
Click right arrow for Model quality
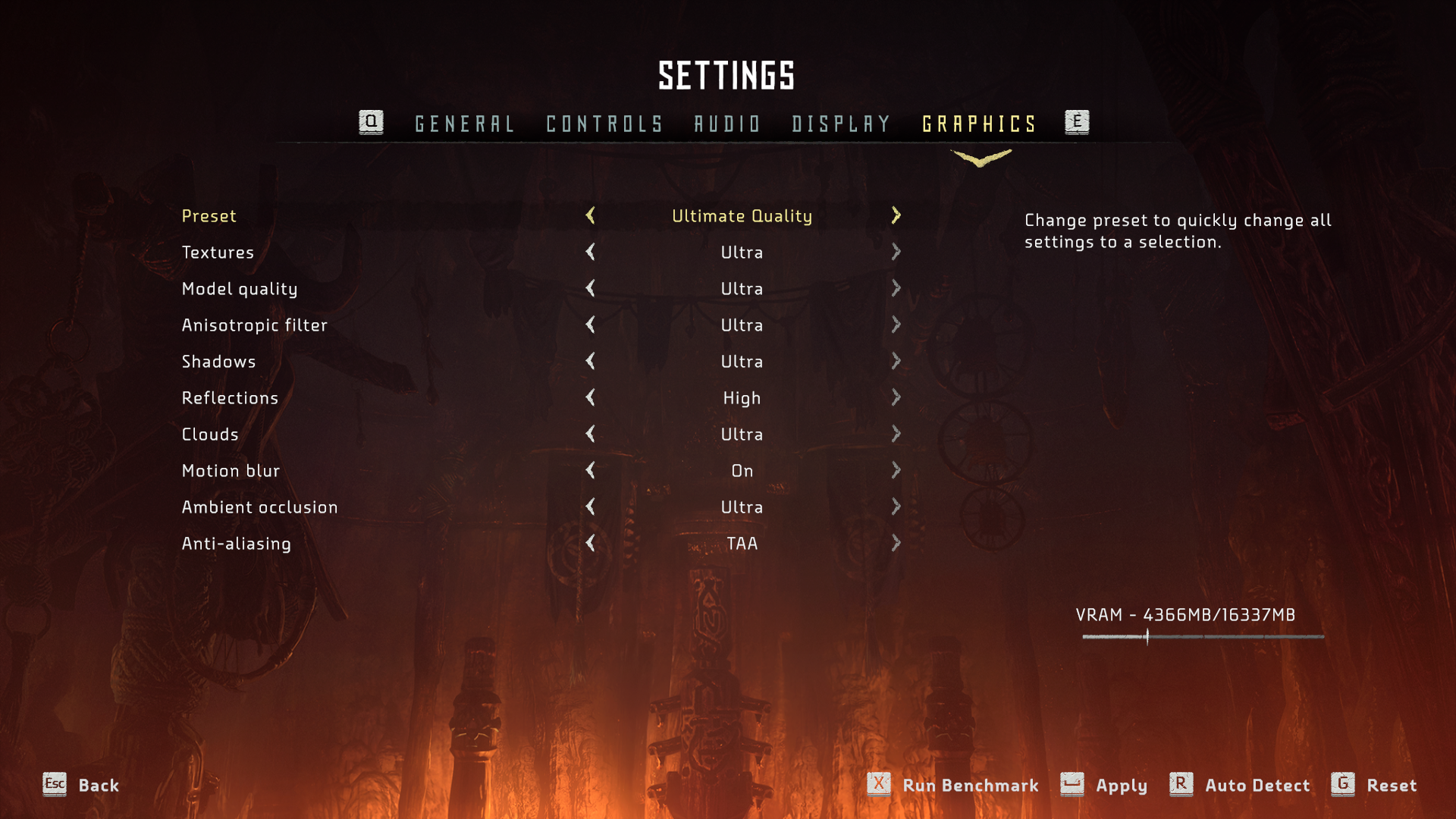(896, 289)
